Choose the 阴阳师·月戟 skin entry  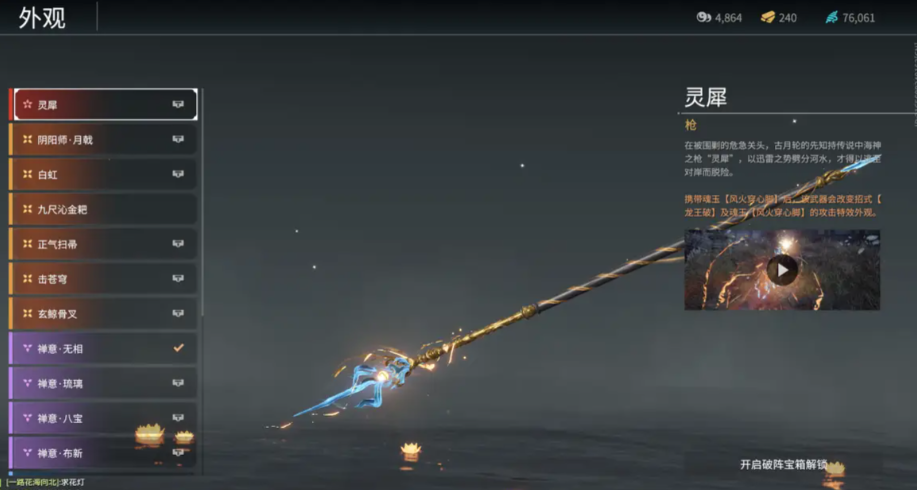[103, 139]
